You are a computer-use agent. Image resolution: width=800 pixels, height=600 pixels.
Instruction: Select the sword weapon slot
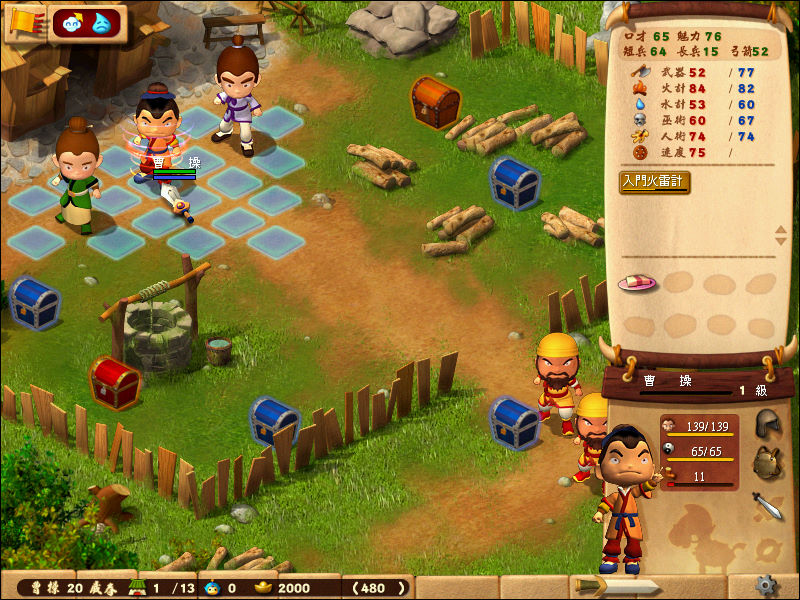(x=767, y=505)
